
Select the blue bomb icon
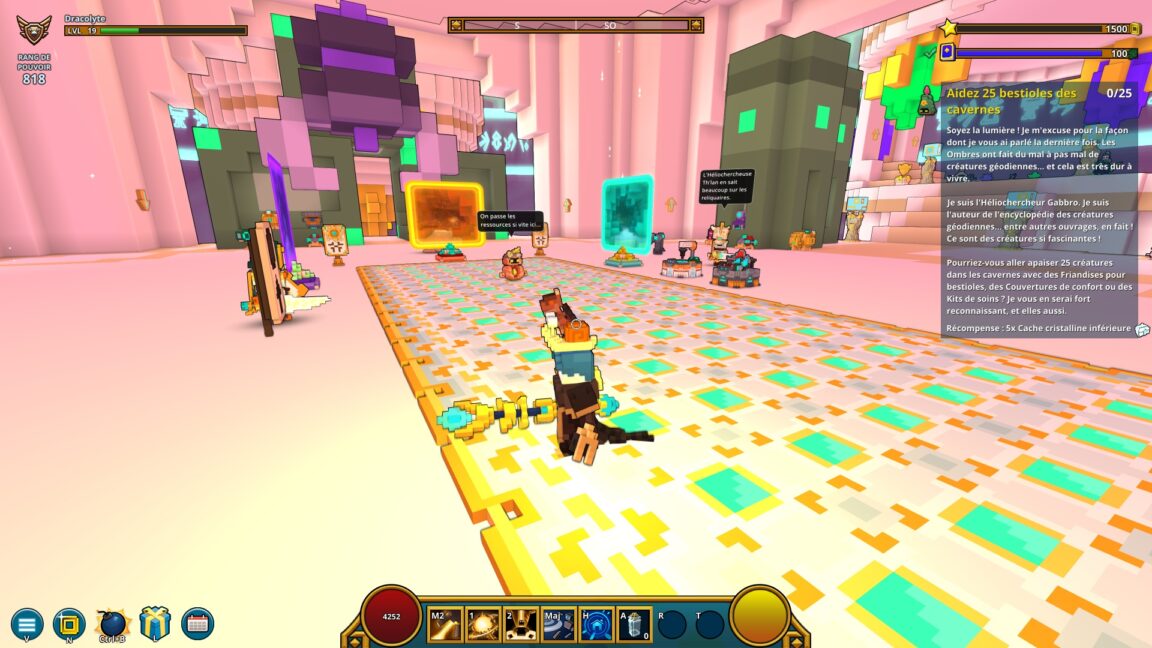(112, 624)
